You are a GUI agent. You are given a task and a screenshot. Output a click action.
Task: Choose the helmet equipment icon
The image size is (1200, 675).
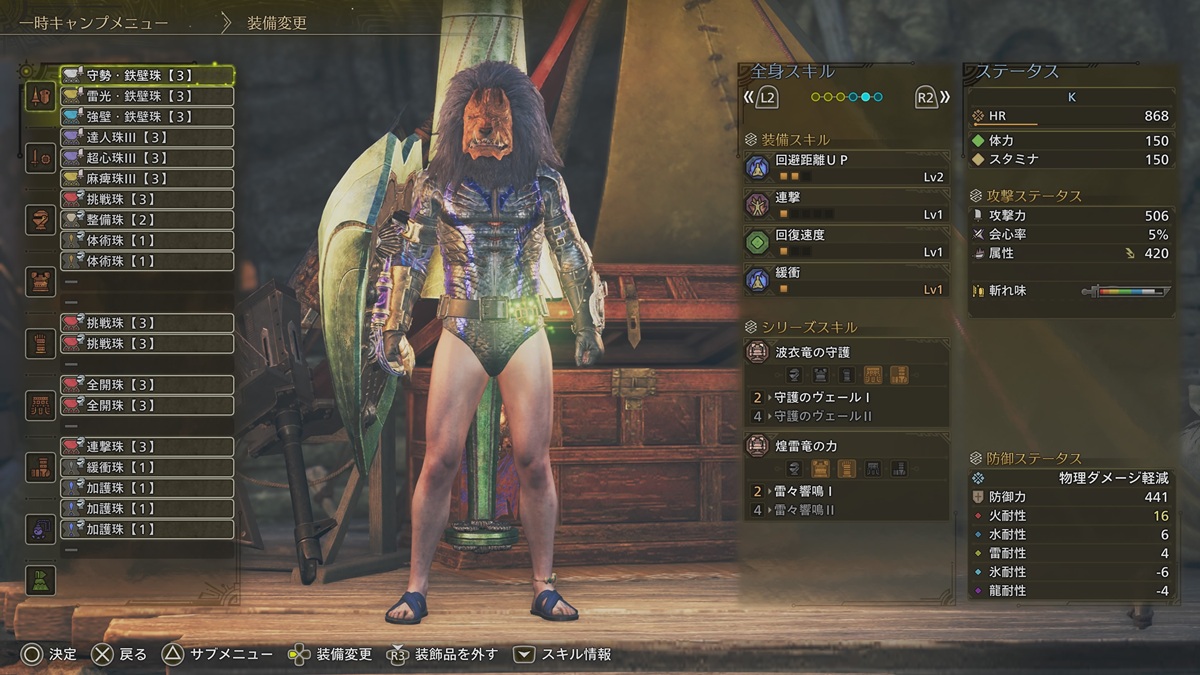[x=41, y=220]
